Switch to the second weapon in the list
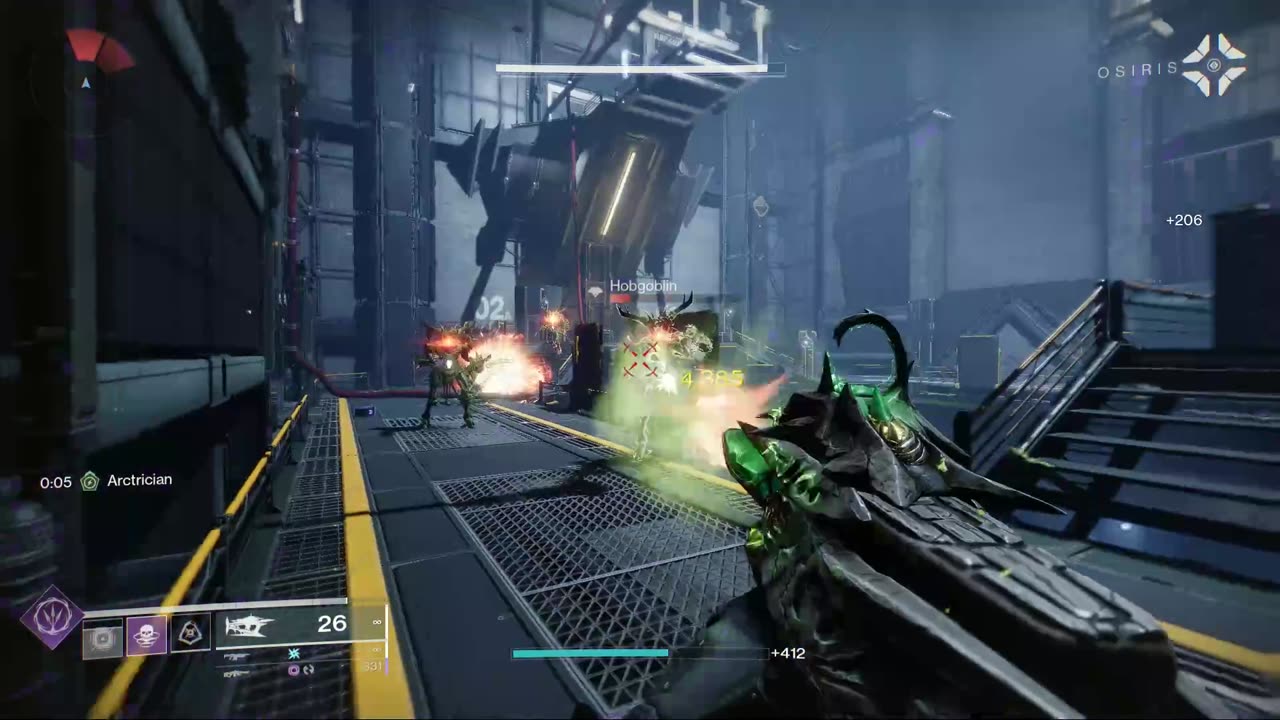 pos(236,656)
